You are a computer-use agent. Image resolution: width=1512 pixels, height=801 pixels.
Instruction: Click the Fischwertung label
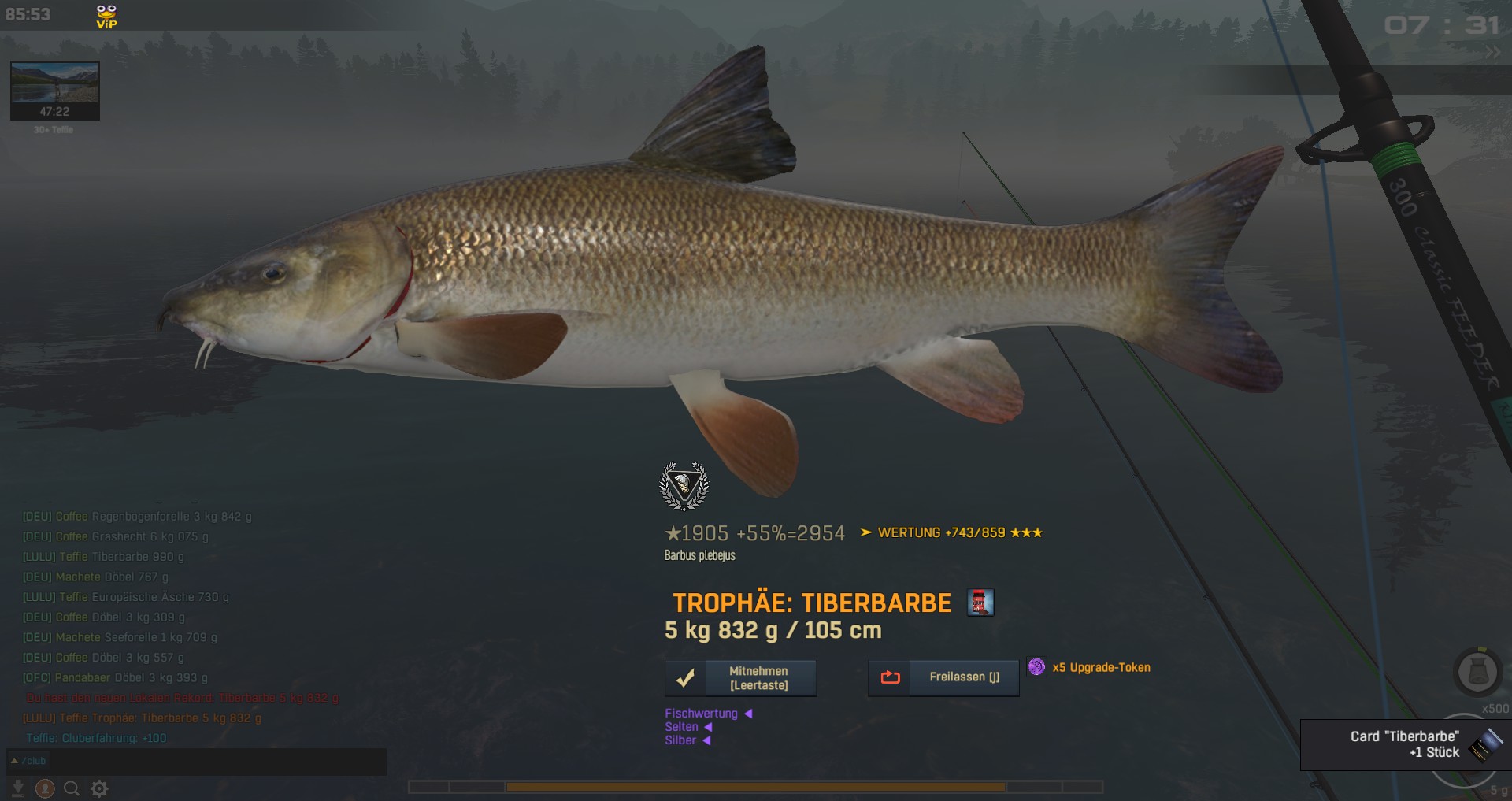pyautogui.click(x=701, y=714)
